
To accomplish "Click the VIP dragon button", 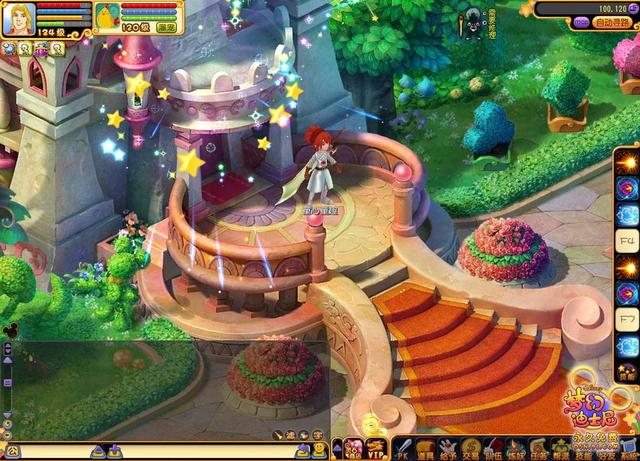I will pyautogui.click(x=376, y=449).
